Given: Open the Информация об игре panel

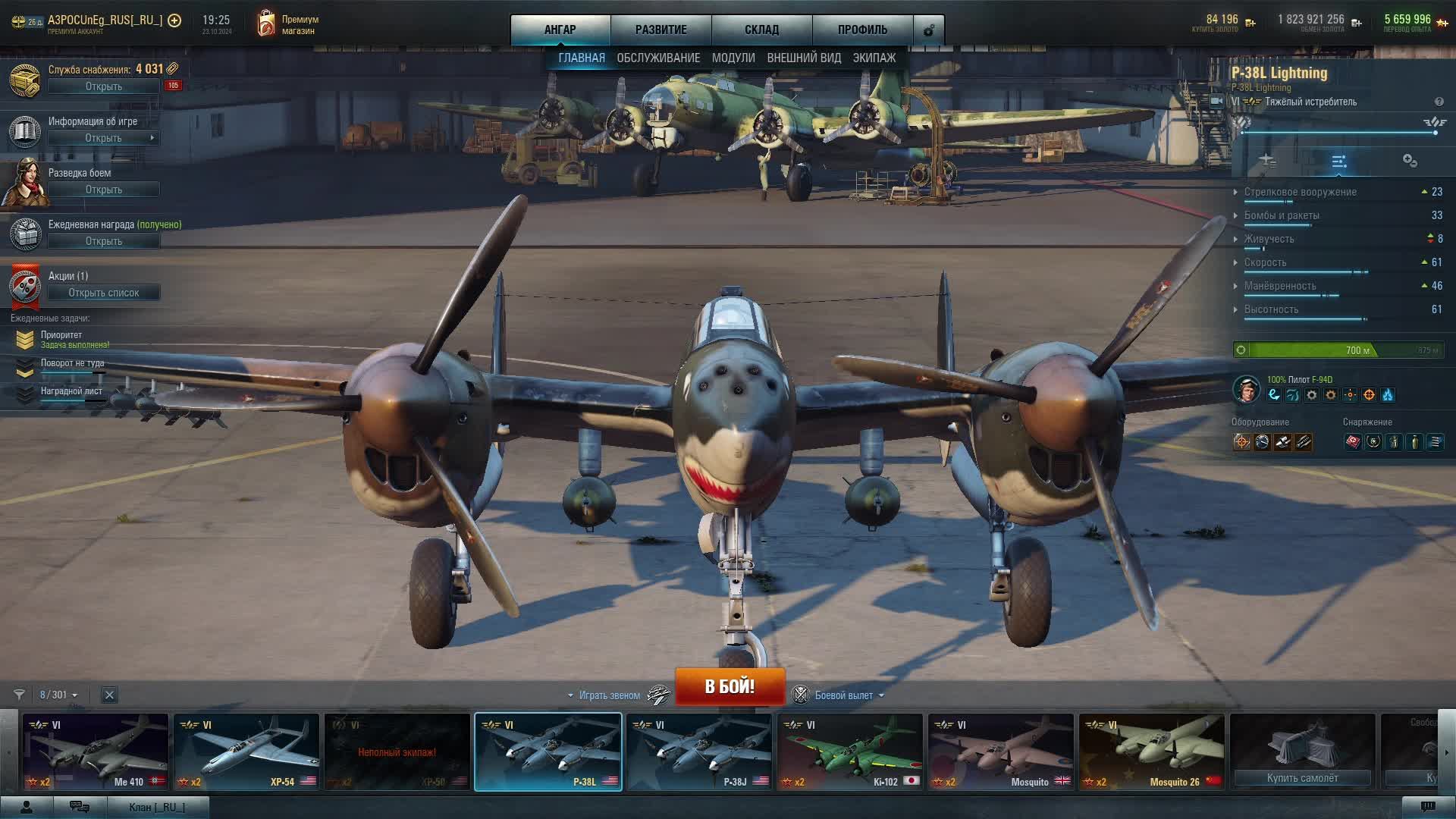Looking at the screenshot, I should point(104,138).
